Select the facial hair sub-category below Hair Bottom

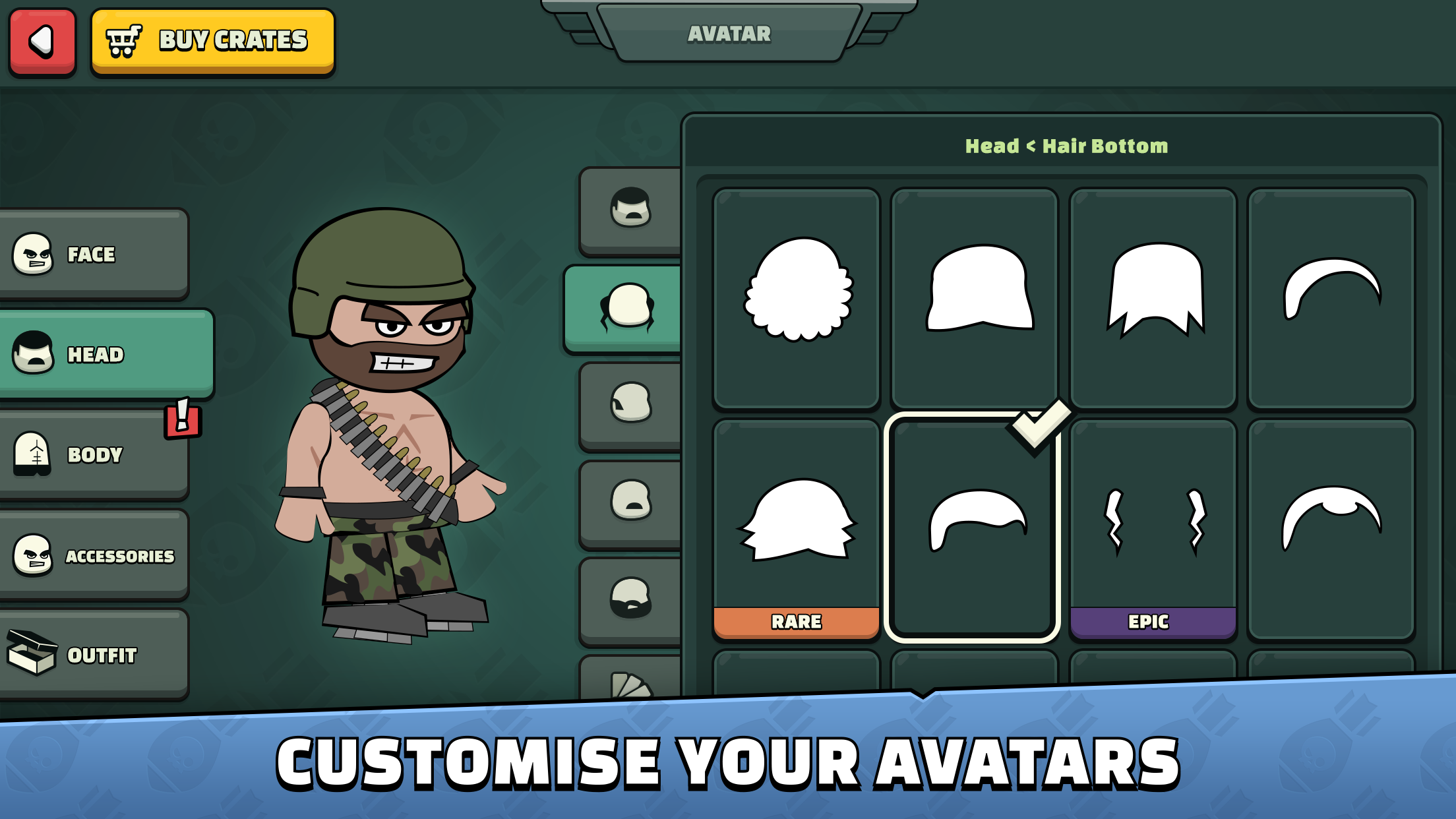(630, 402)
